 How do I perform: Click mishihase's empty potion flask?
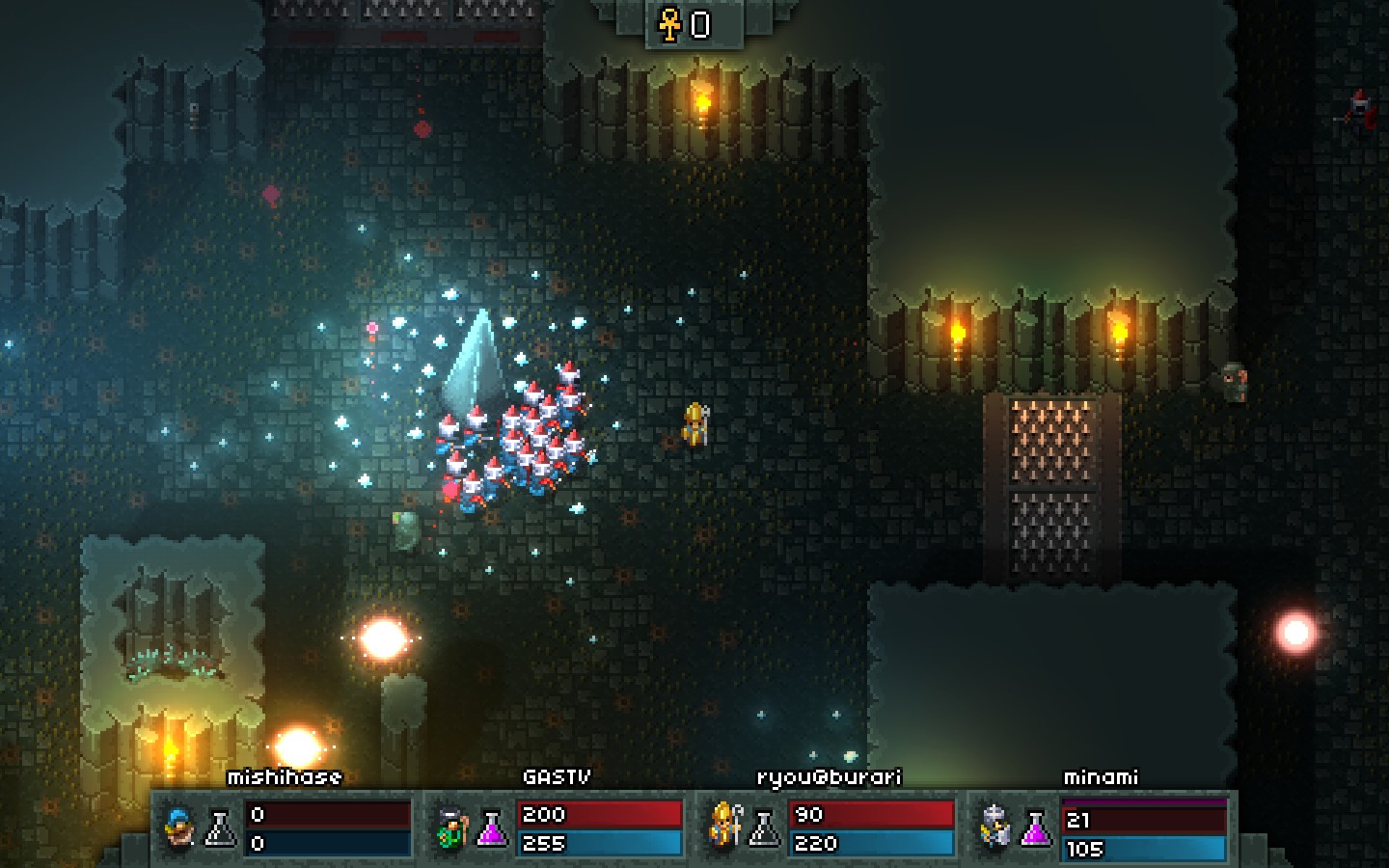point(220,827)
